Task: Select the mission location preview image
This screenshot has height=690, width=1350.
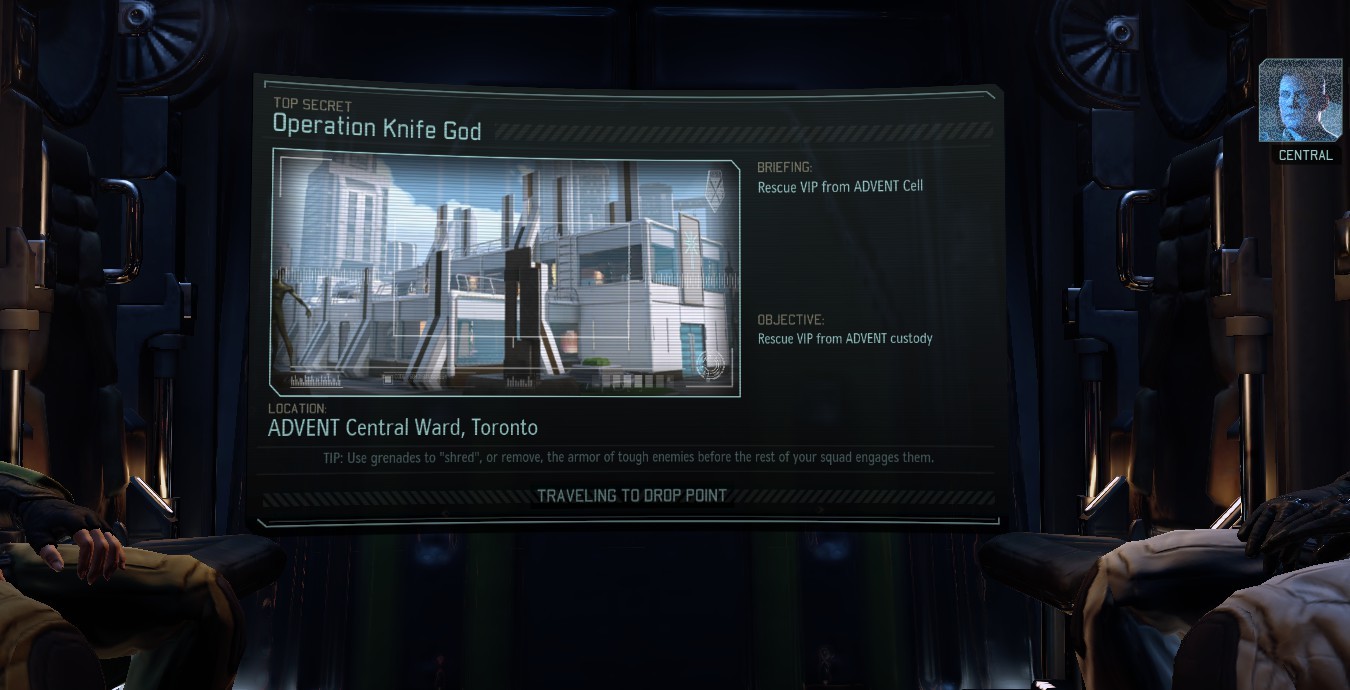Action: (x=505, y=272)
